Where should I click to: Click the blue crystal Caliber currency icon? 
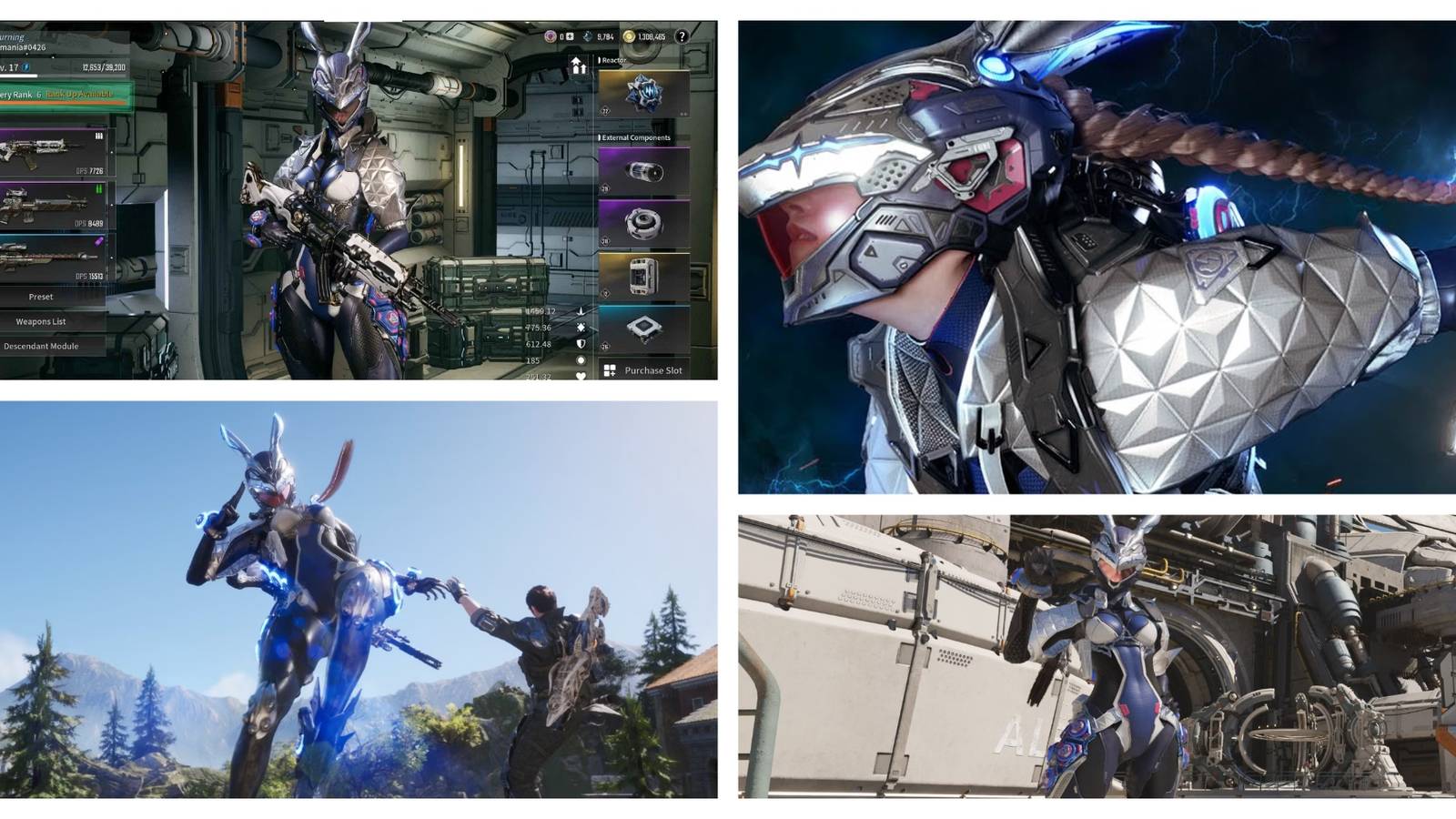[588, 36]
